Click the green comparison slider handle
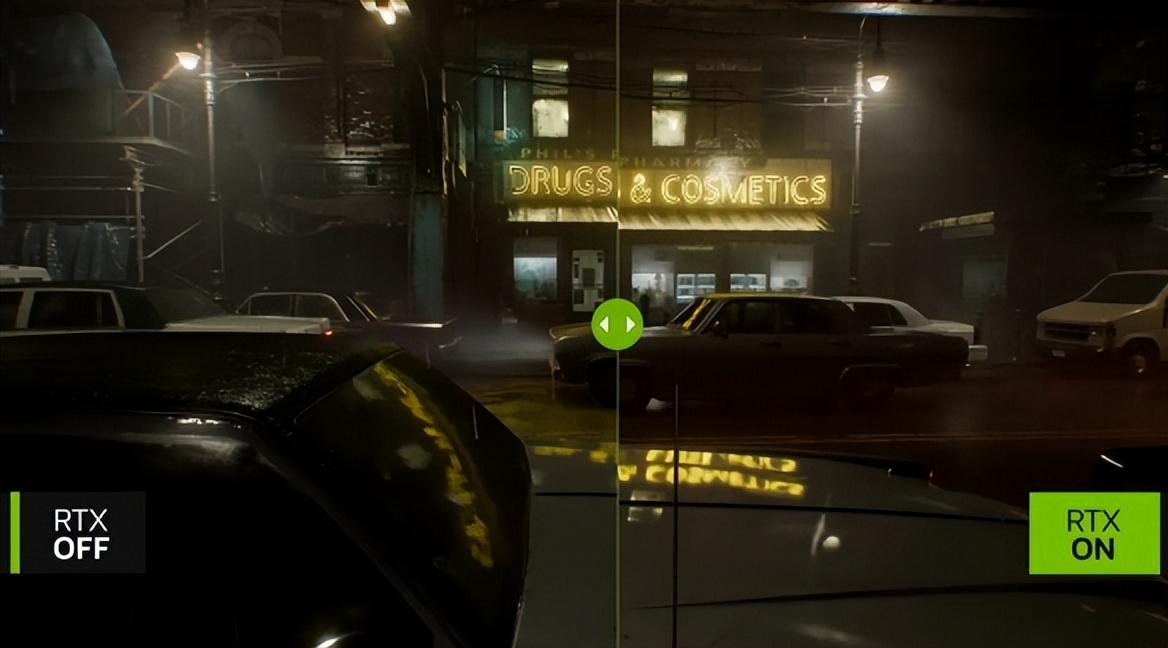The height and width of the screenshot is (648, 1168). [617, 324]
